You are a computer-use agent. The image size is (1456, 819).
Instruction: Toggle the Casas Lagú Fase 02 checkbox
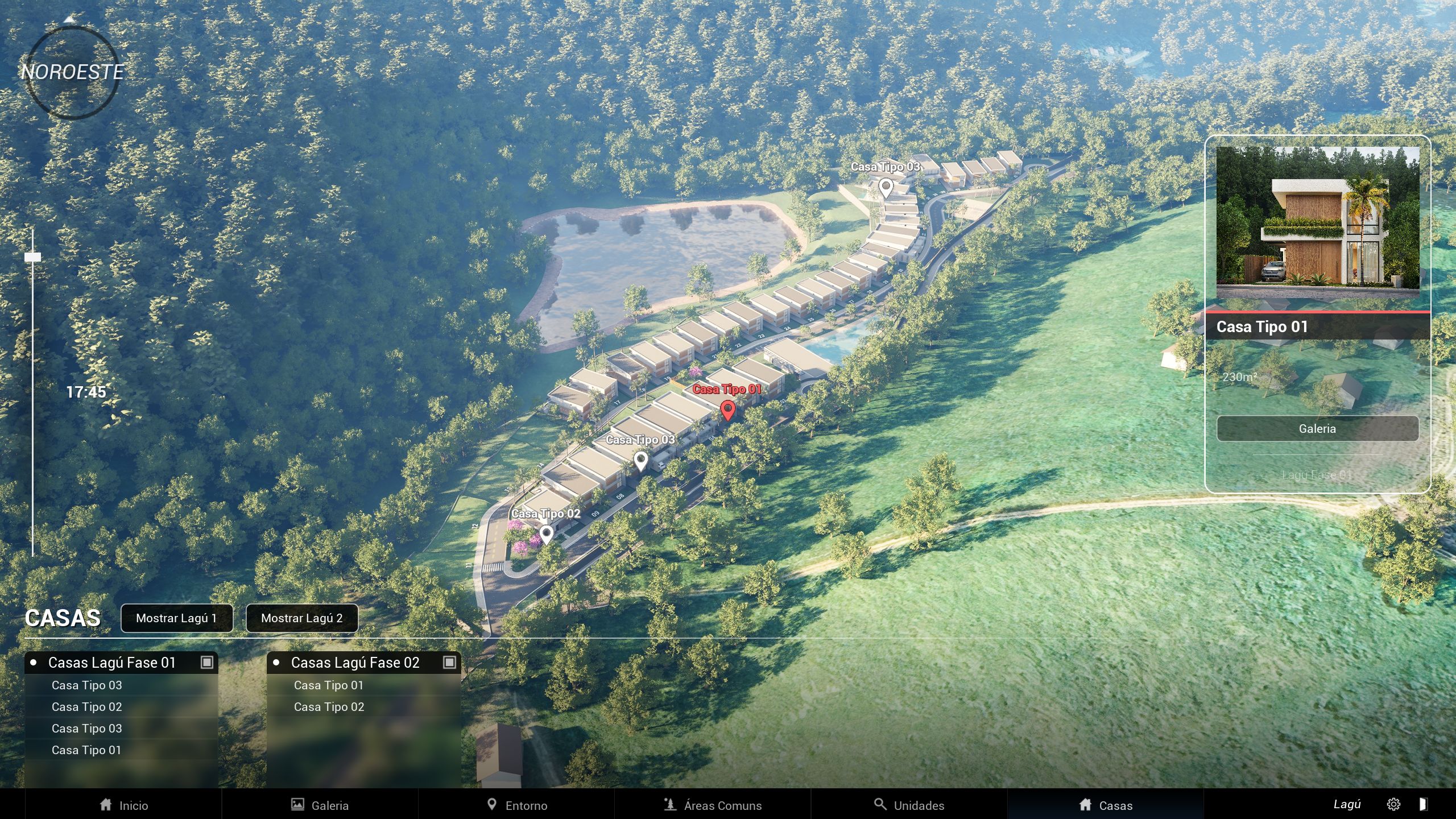(x=449, y=662)
